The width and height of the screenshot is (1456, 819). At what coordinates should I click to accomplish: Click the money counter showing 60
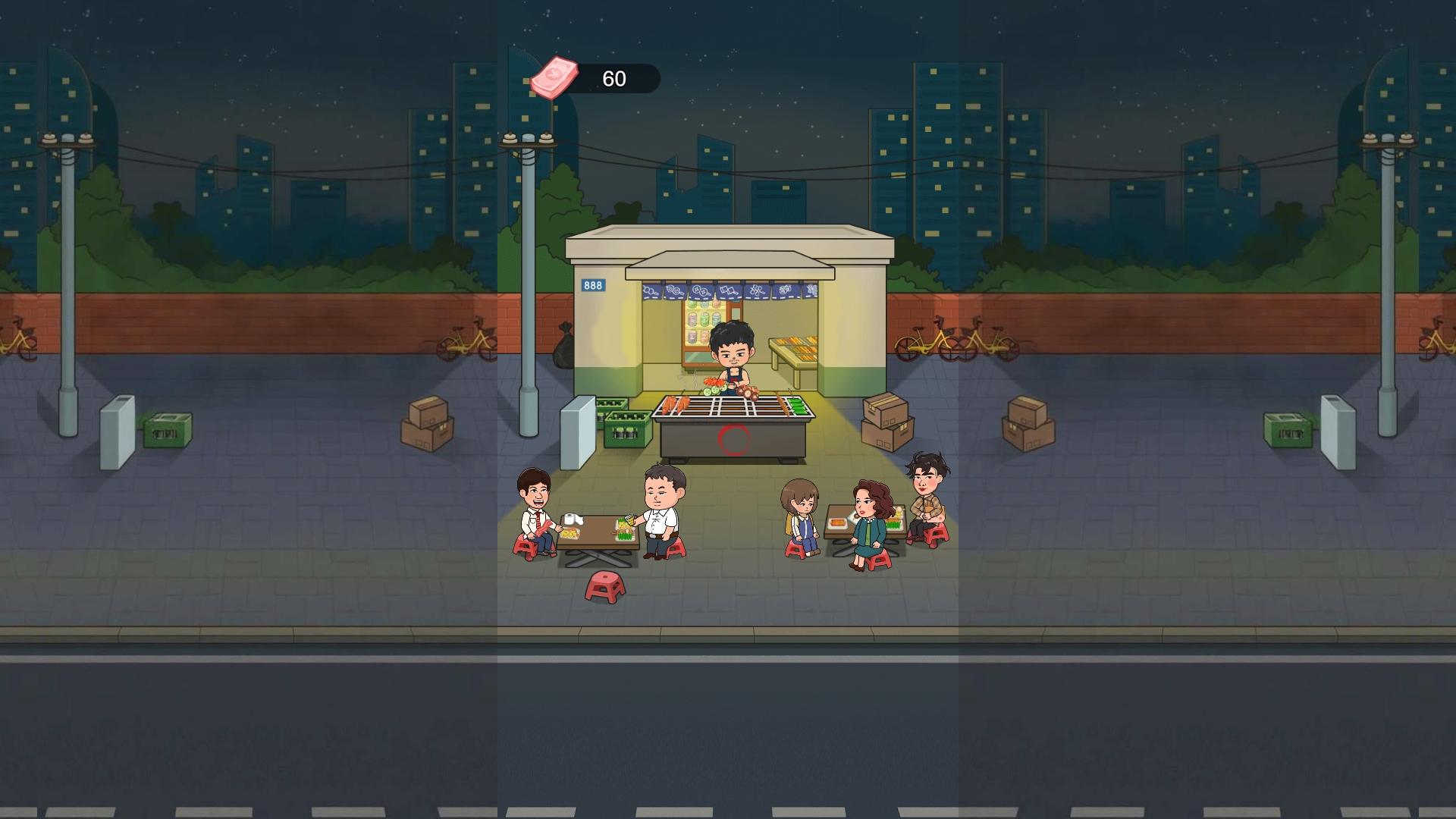point(613,78)
